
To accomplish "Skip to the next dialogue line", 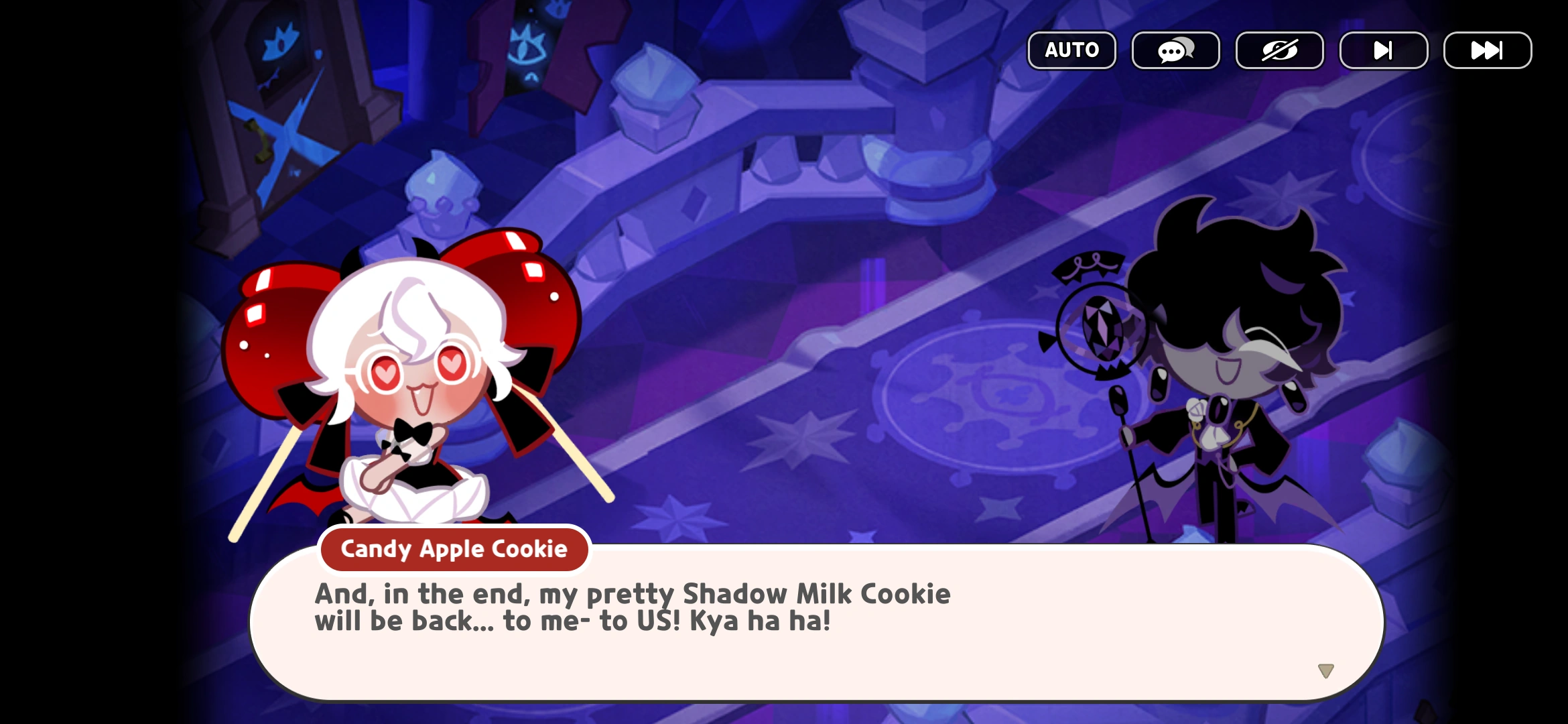I will (1382, 50).
